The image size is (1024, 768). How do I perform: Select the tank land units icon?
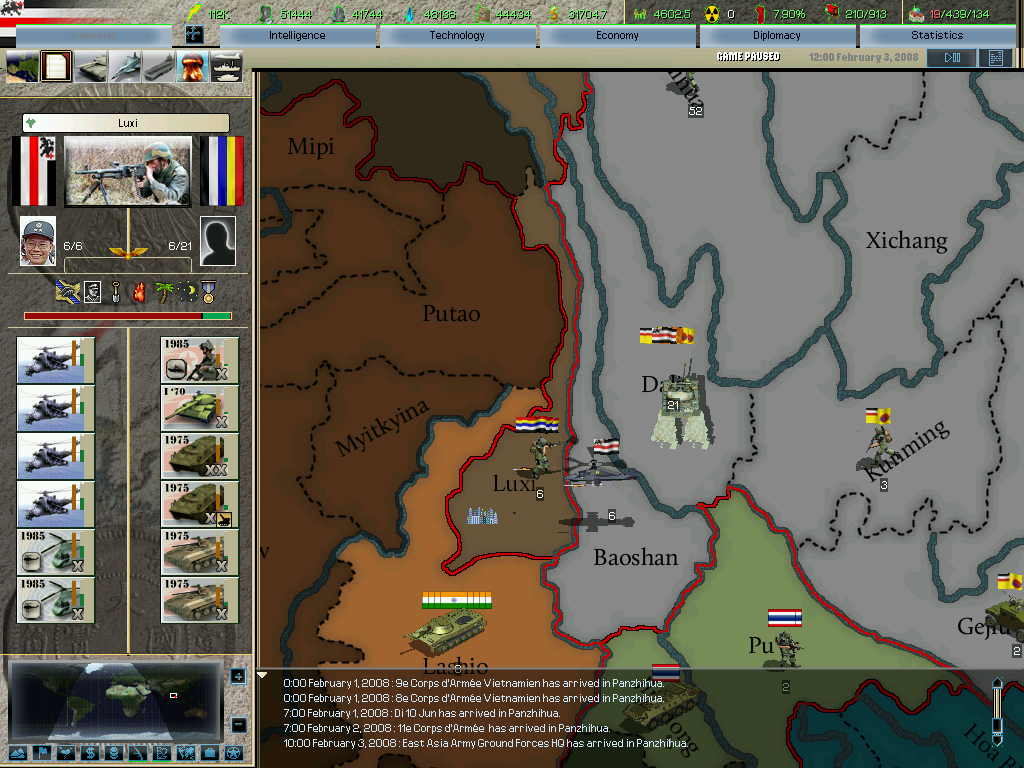[x=91, y=67]
